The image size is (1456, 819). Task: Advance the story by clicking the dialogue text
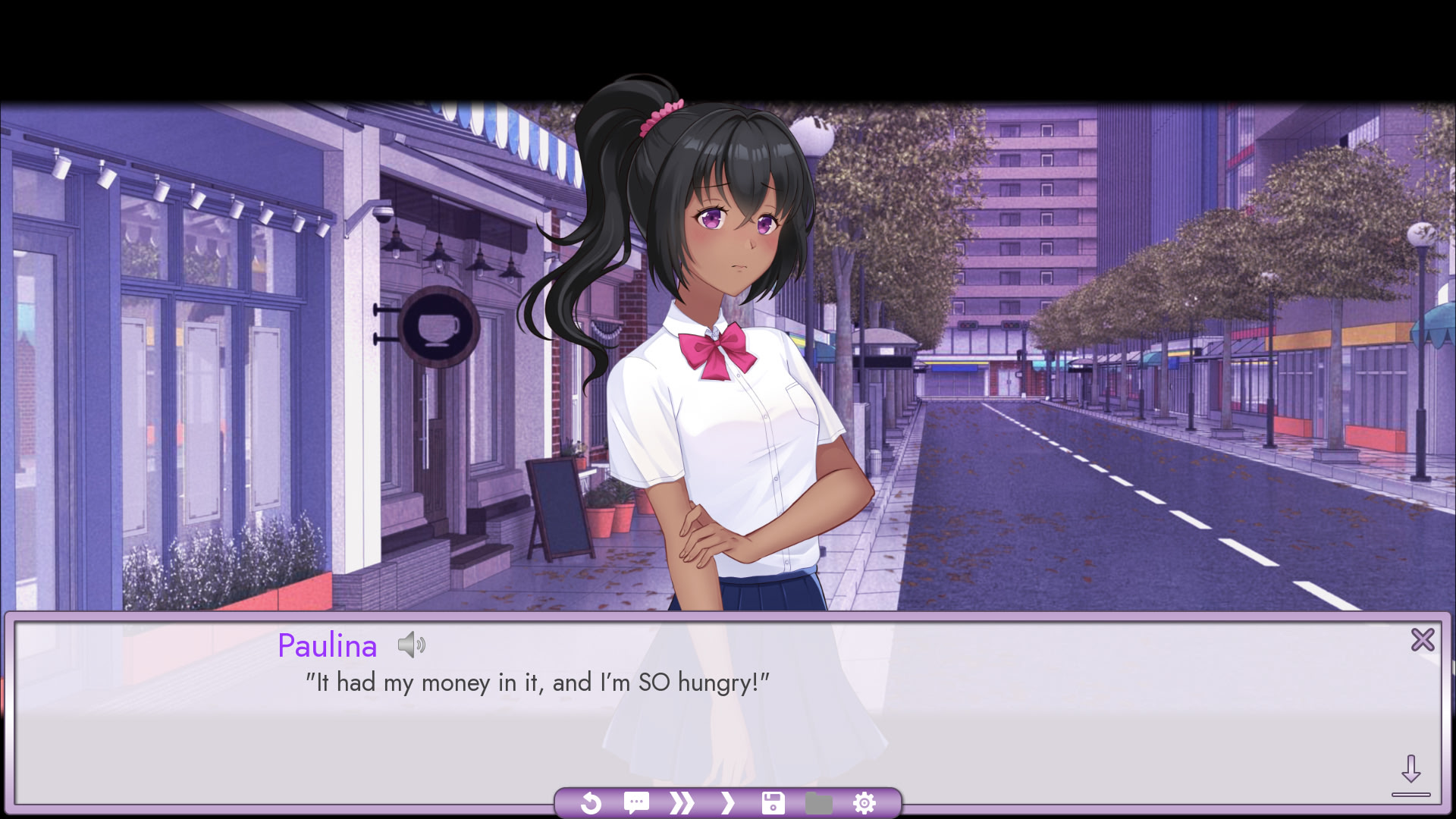point(537,682)
